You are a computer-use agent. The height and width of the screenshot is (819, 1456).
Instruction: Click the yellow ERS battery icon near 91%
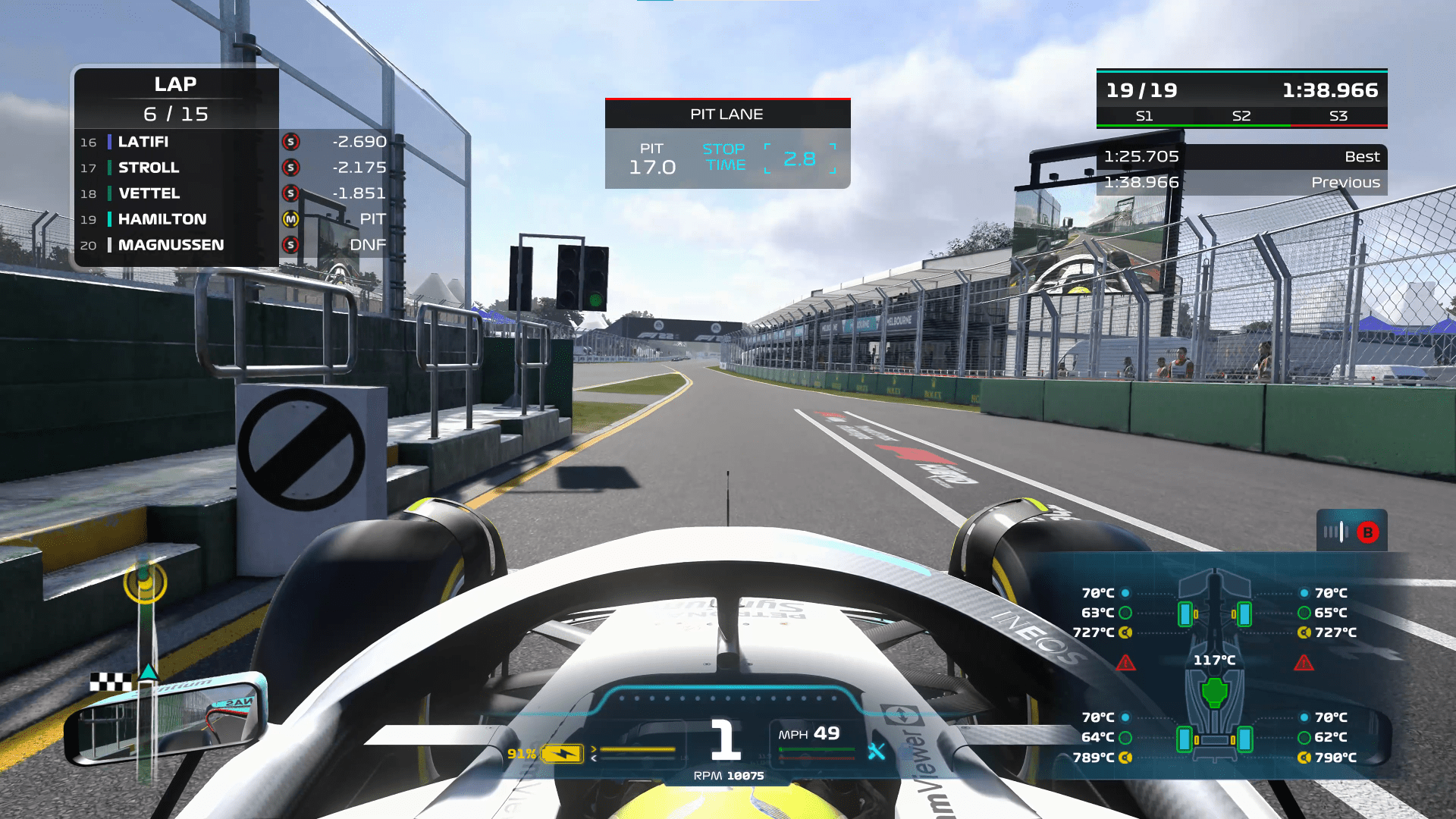(x=562, y=753)
